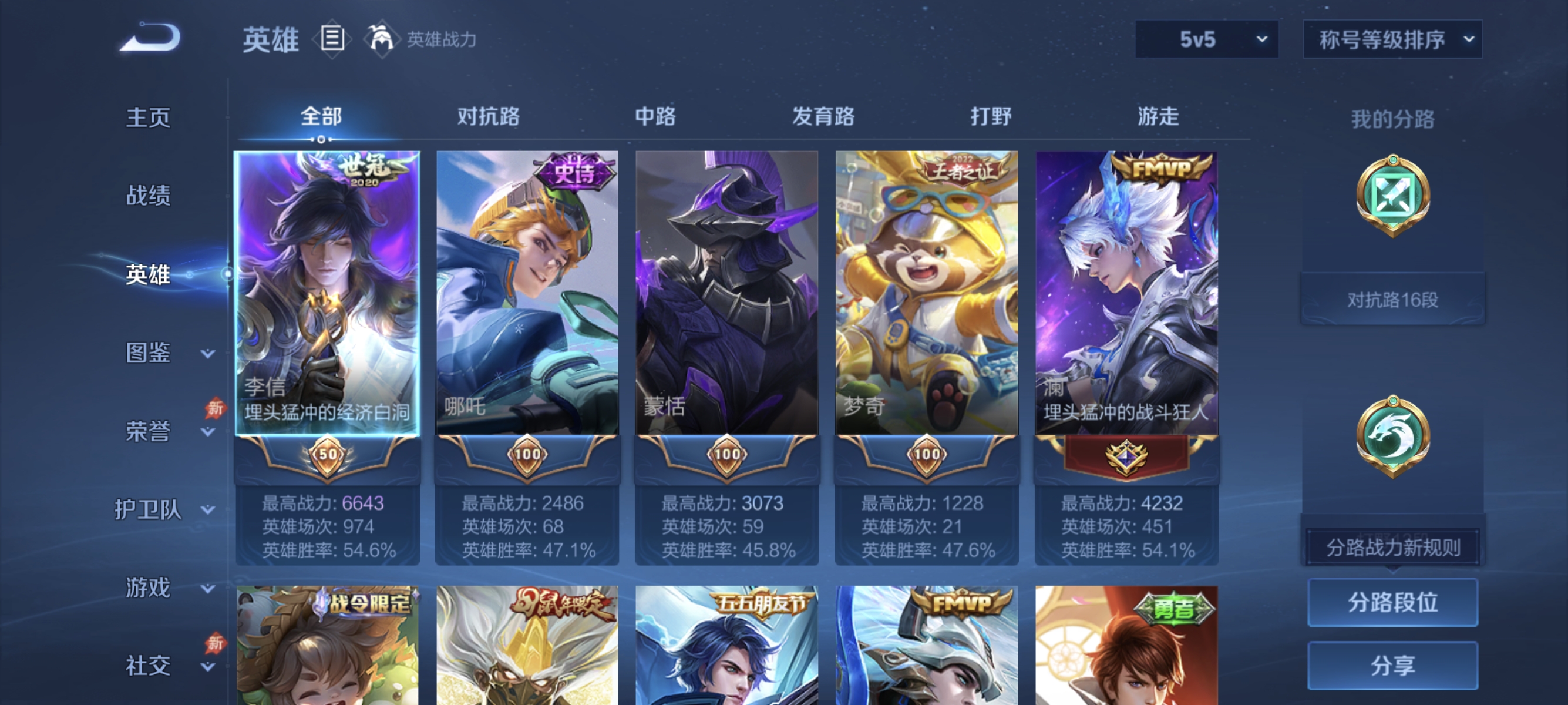
Task: Click the 分路段位 button
Action: tap(1394, 603)
